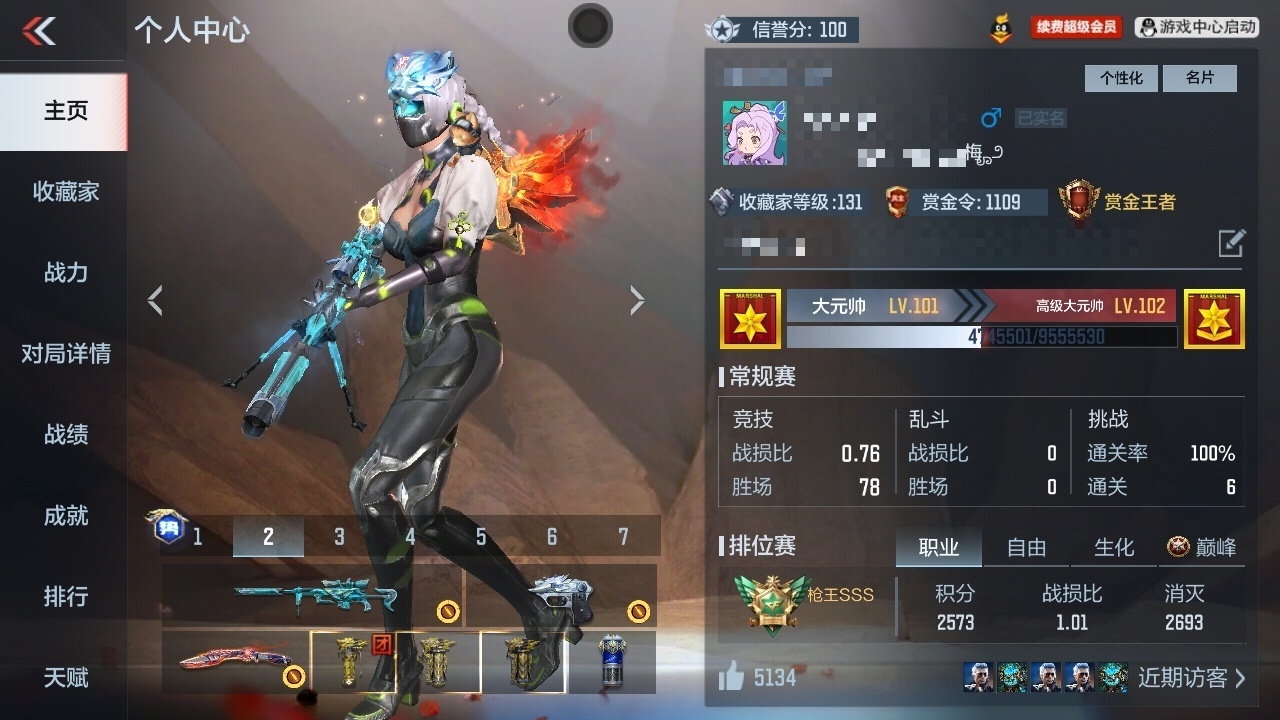Select the 战力 menu entry
The height and width of the screenshot is (720, 1280).
coord(65,273)
